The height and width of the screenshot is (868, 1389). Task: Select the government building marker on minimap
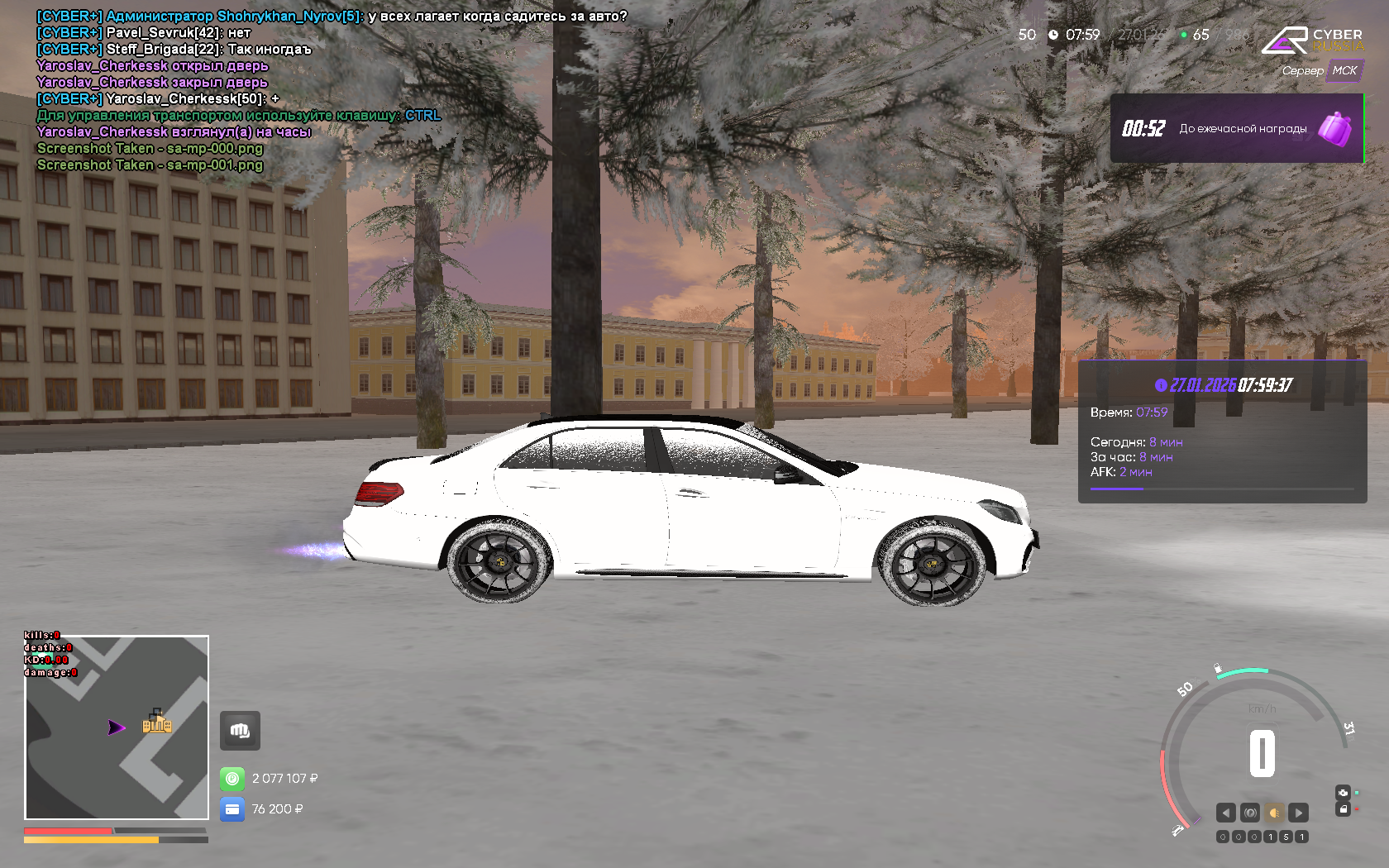tap(156, 722)
